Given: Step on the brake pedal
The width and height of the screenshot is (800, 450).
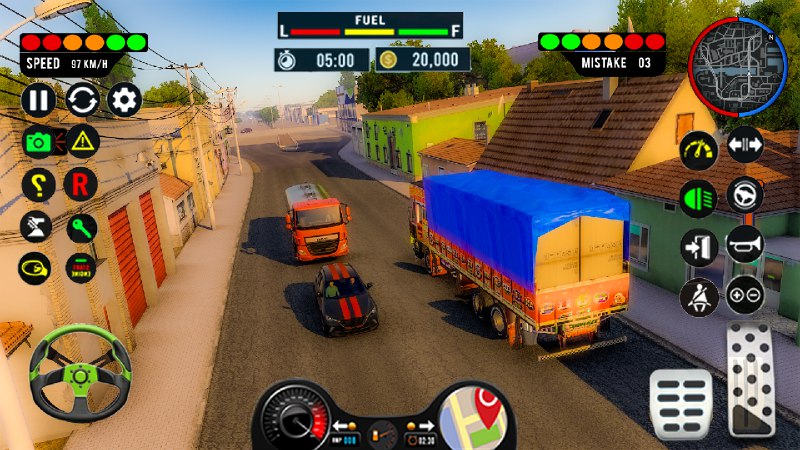Looking at the screenshot, I should (x=681, y=403).
